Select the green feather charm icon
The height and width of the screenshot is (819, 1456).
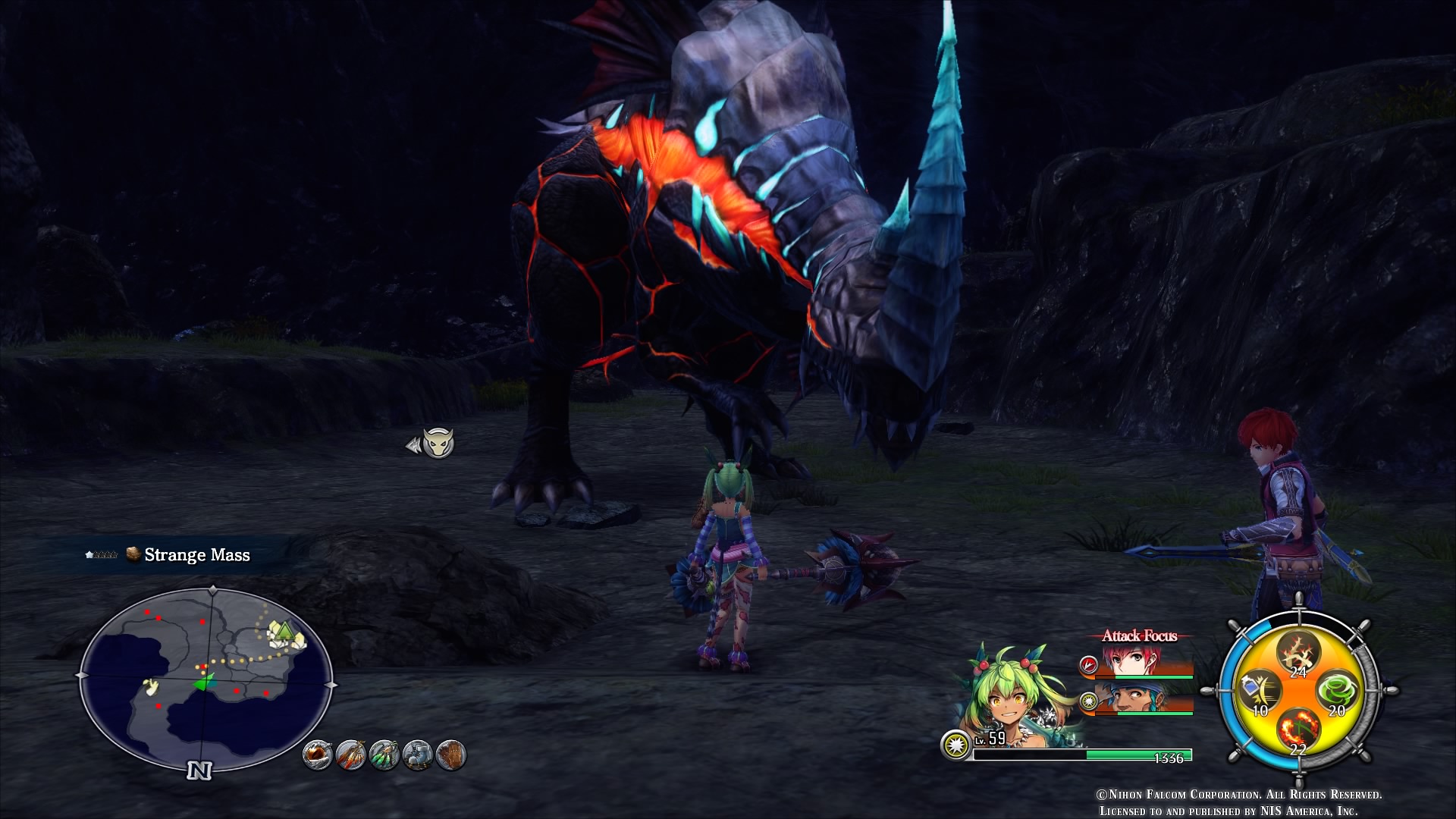pyautogui.click(x=384, y=755)
